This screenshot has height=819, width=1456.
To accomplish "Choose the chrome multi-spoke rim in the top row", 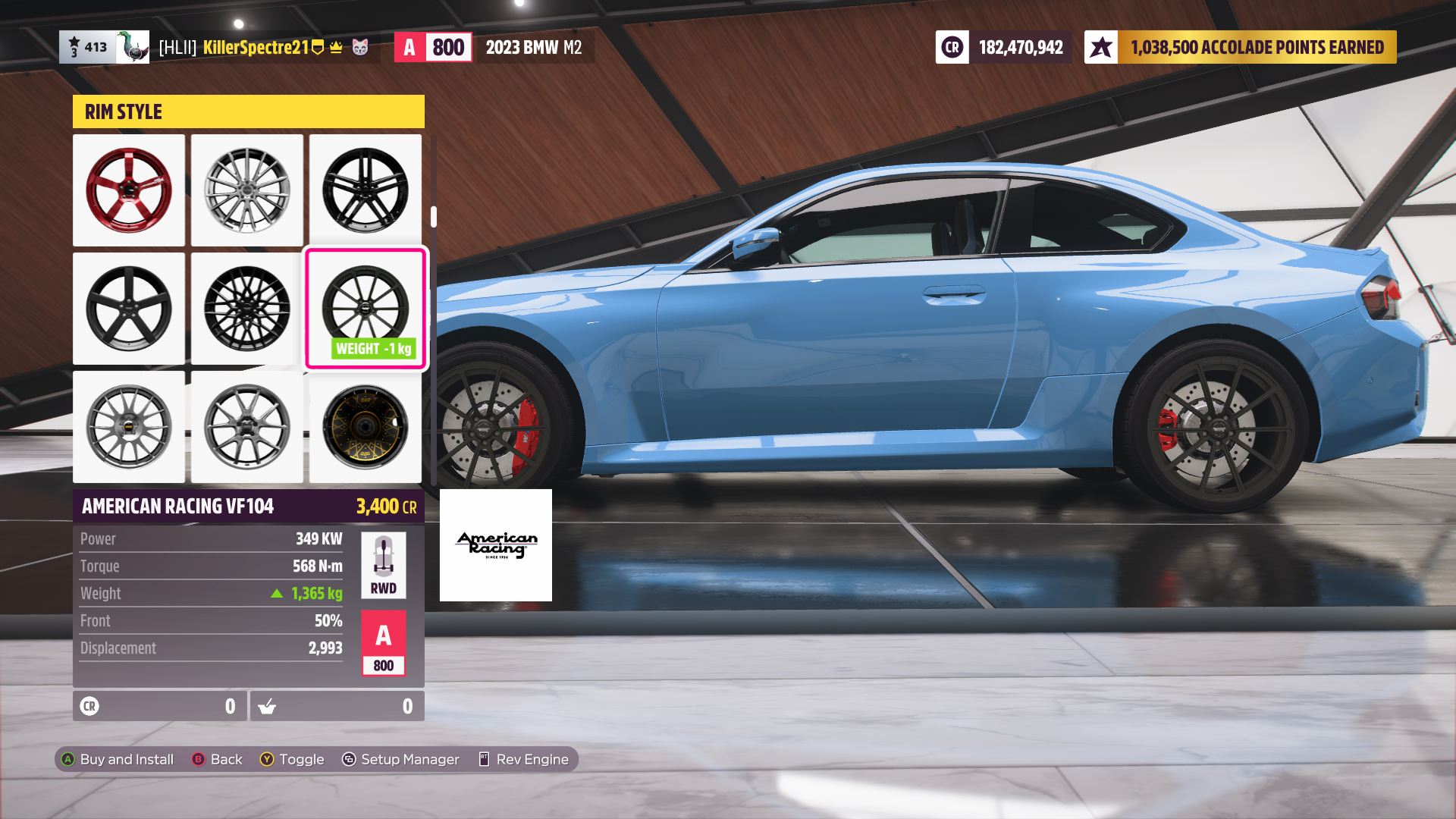I will pos(247,190).
